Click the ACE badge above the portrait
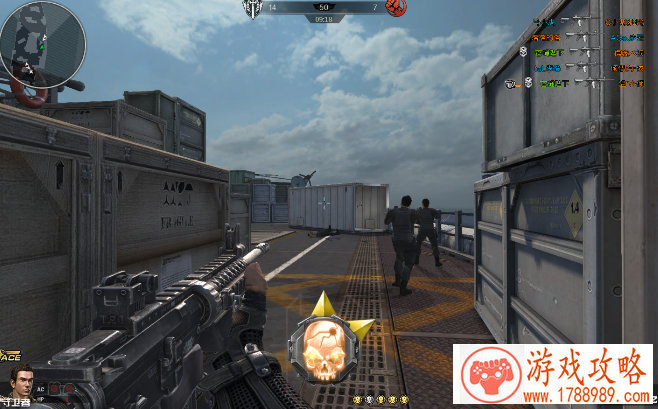Viewport: 658px width, 409px height. pos(12,355)
